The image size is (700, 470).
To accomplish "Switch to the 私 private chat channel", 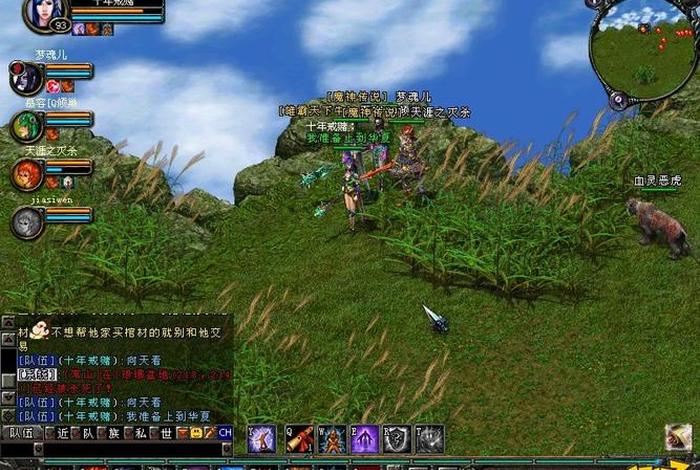I will (x=141, y=433).
